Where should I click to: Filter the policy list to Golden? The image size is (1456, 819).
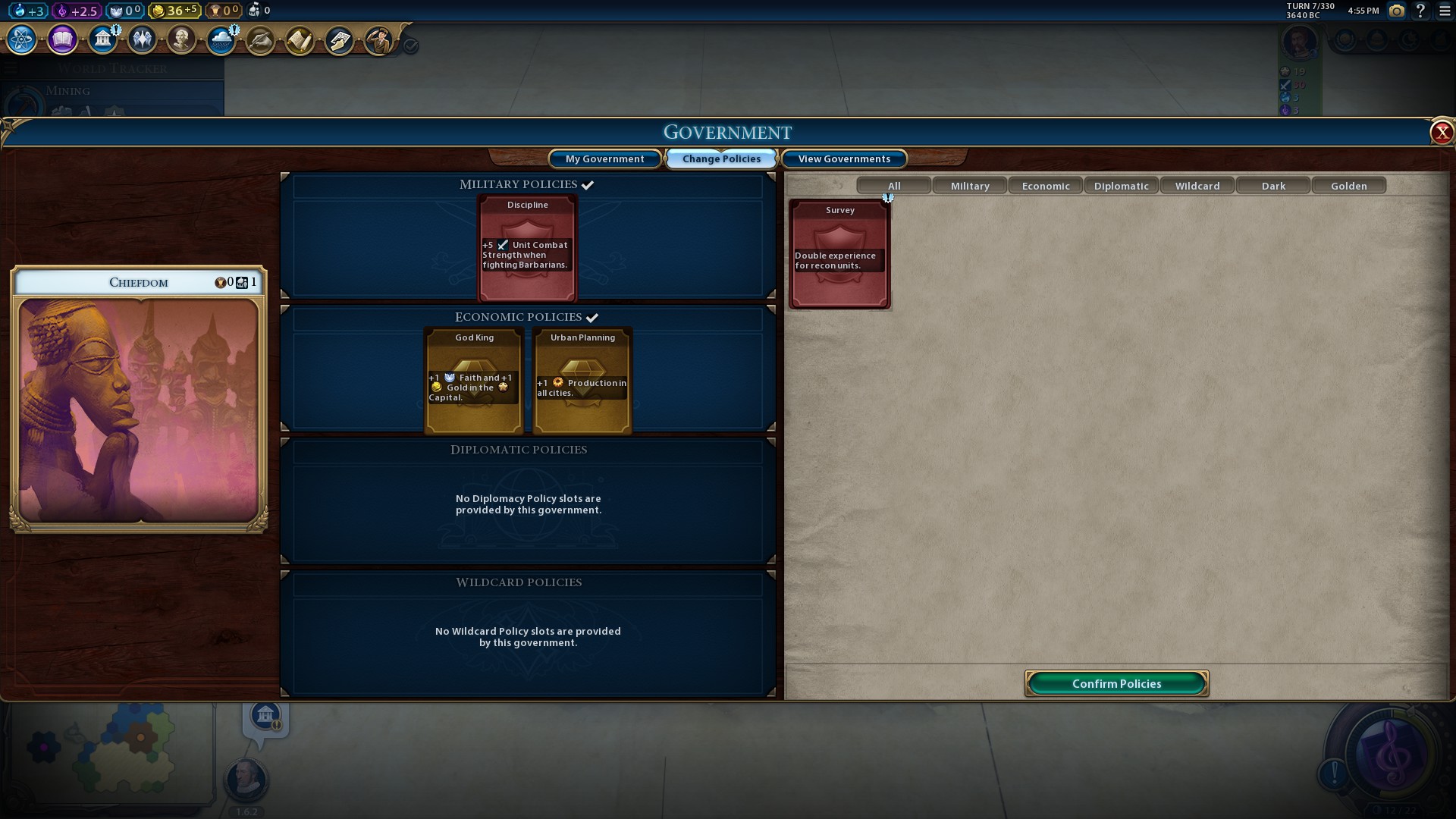(1349, 186)
